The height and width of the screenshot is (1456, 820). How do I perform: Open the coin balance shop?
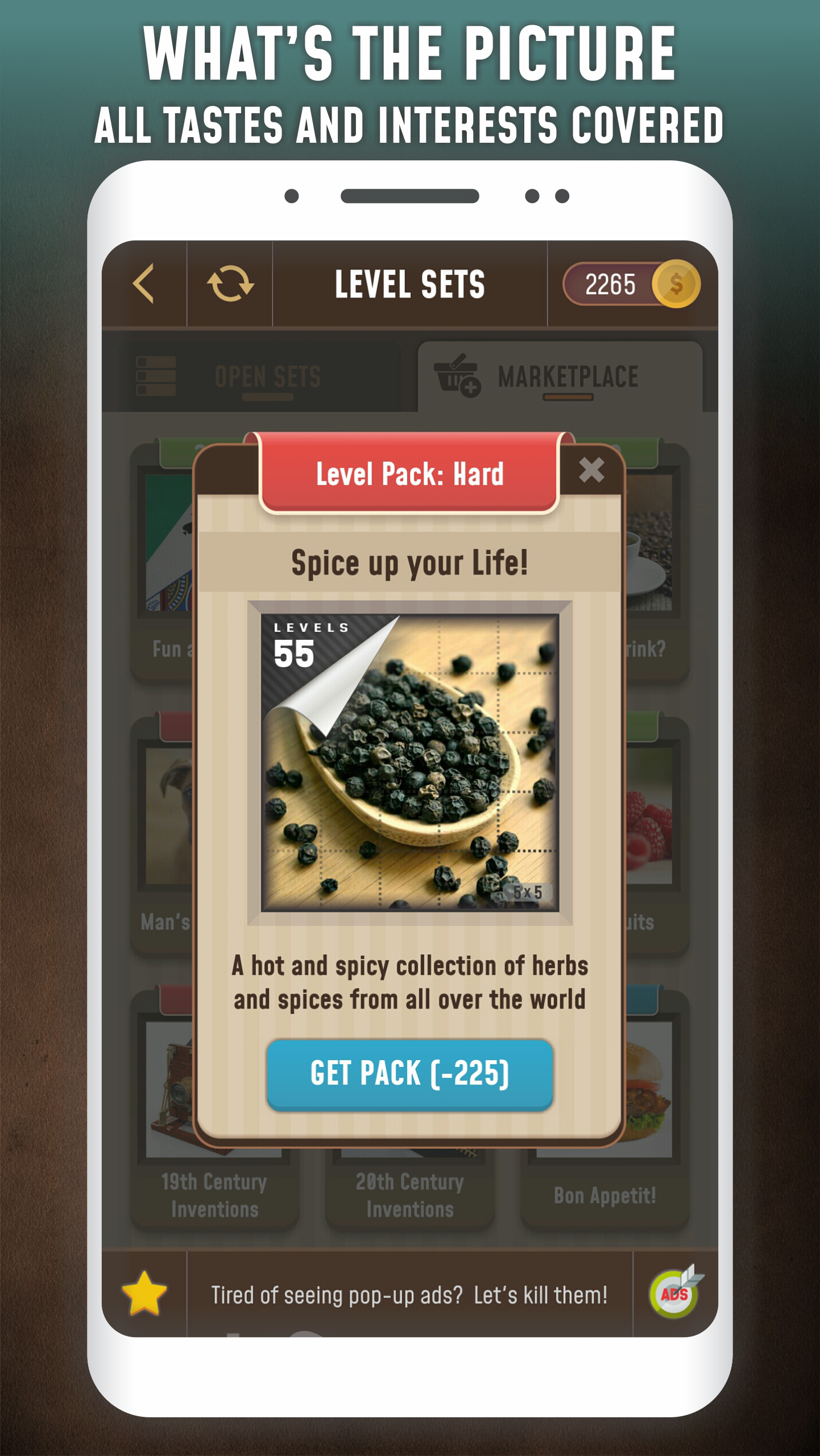point(631,284)
